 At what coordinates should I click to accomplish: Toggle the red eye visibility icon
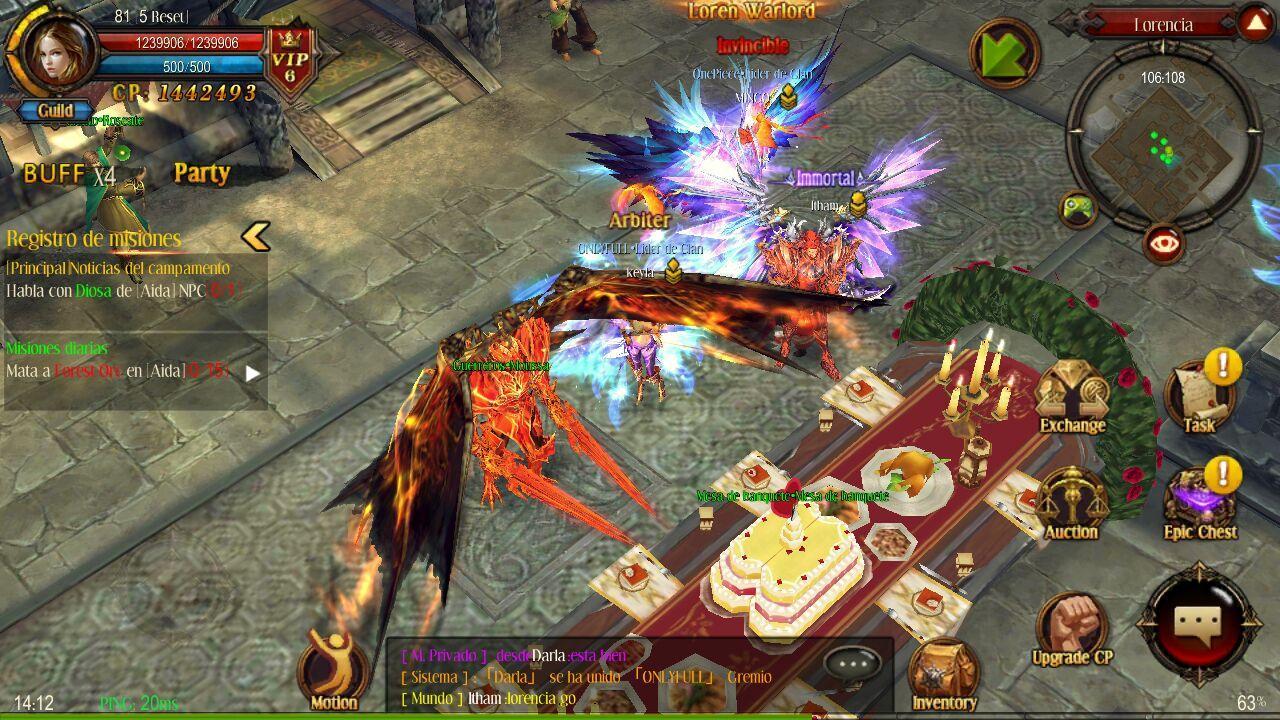click(1163, 243)
